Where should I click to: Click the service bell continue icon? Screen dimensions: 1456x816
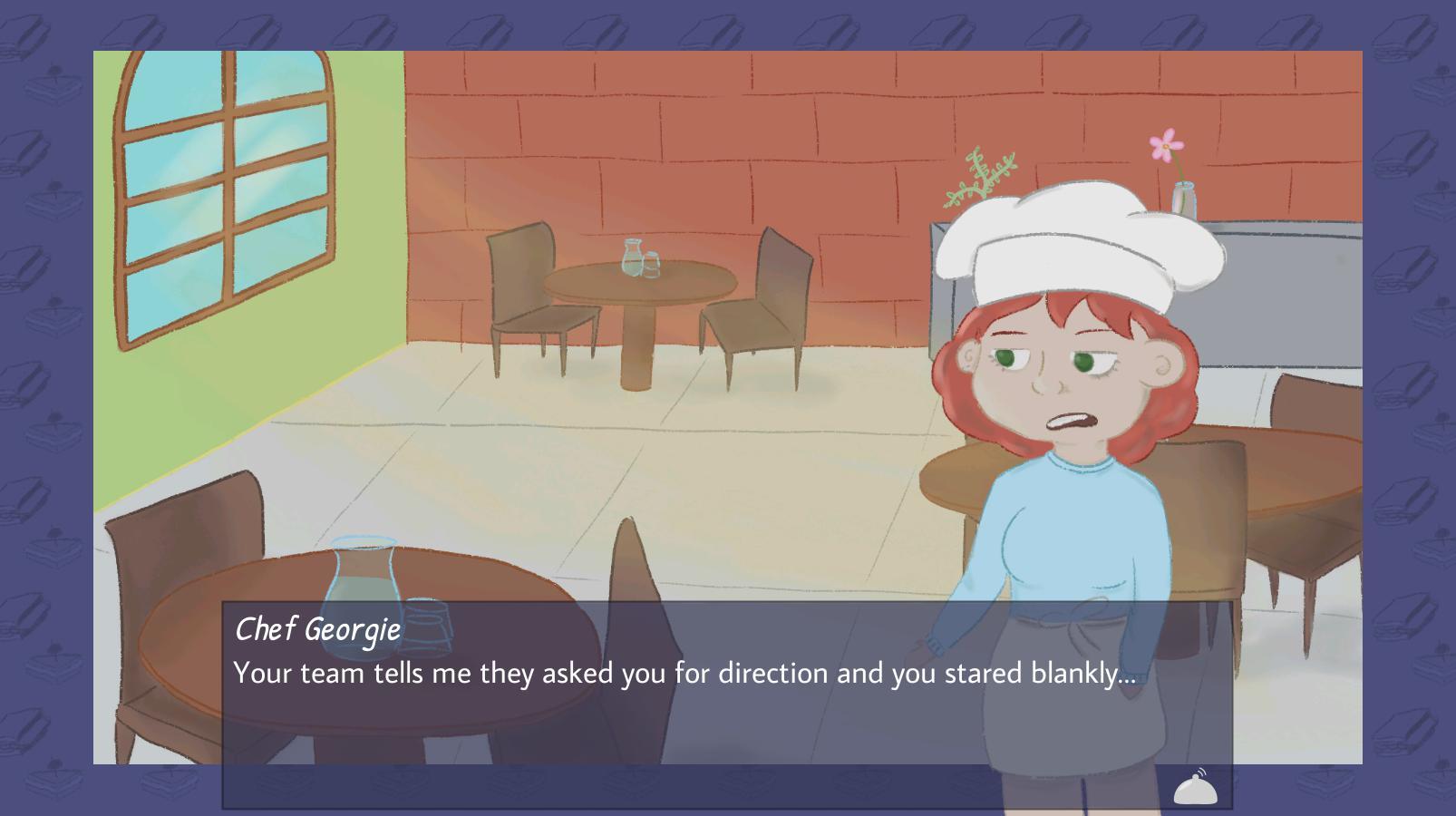click(1196, 788)
